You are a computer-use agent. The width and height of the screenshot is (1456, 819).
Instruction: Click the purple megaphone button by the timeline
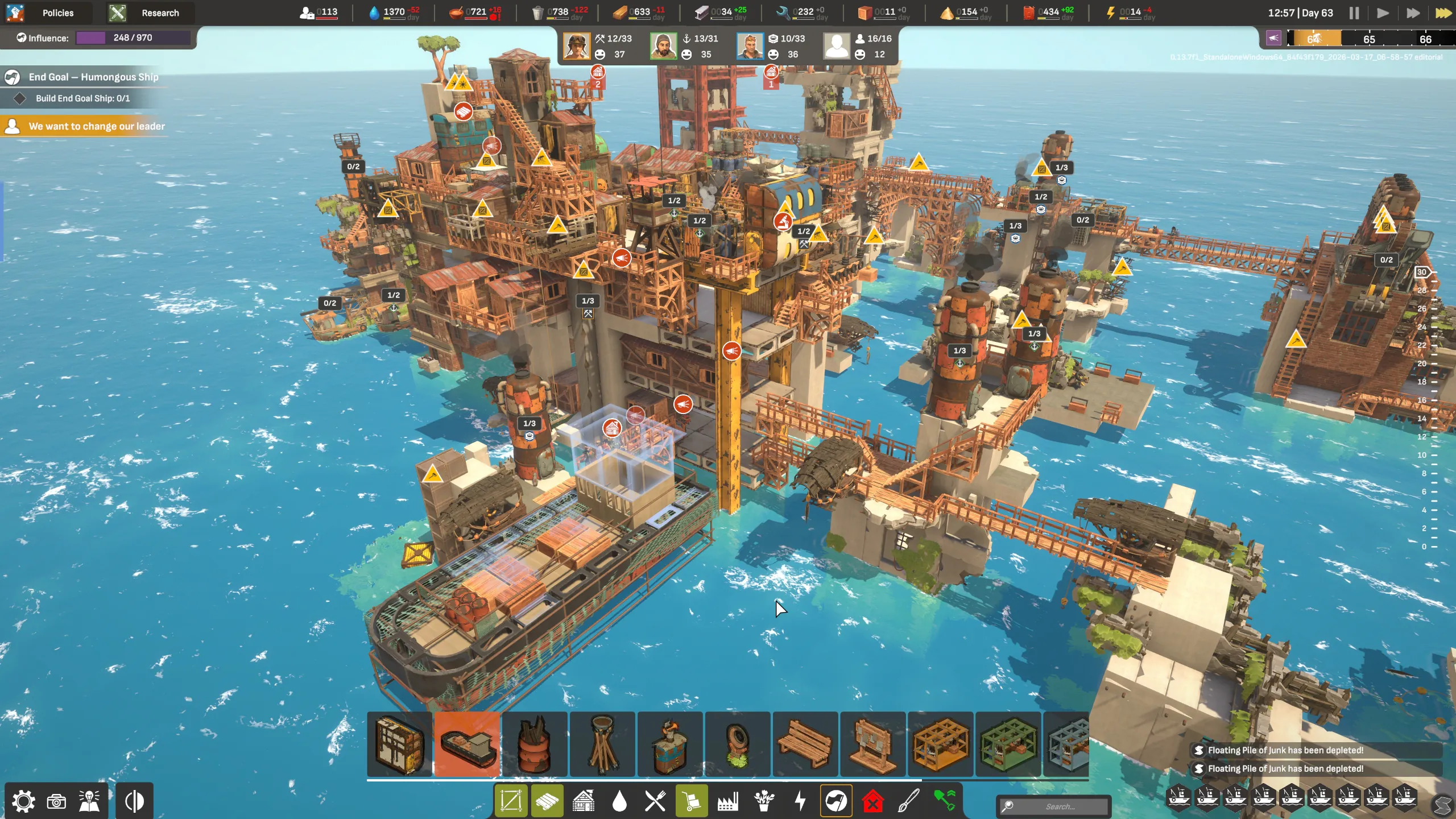pyautogui.click(x=1273, y=38)
